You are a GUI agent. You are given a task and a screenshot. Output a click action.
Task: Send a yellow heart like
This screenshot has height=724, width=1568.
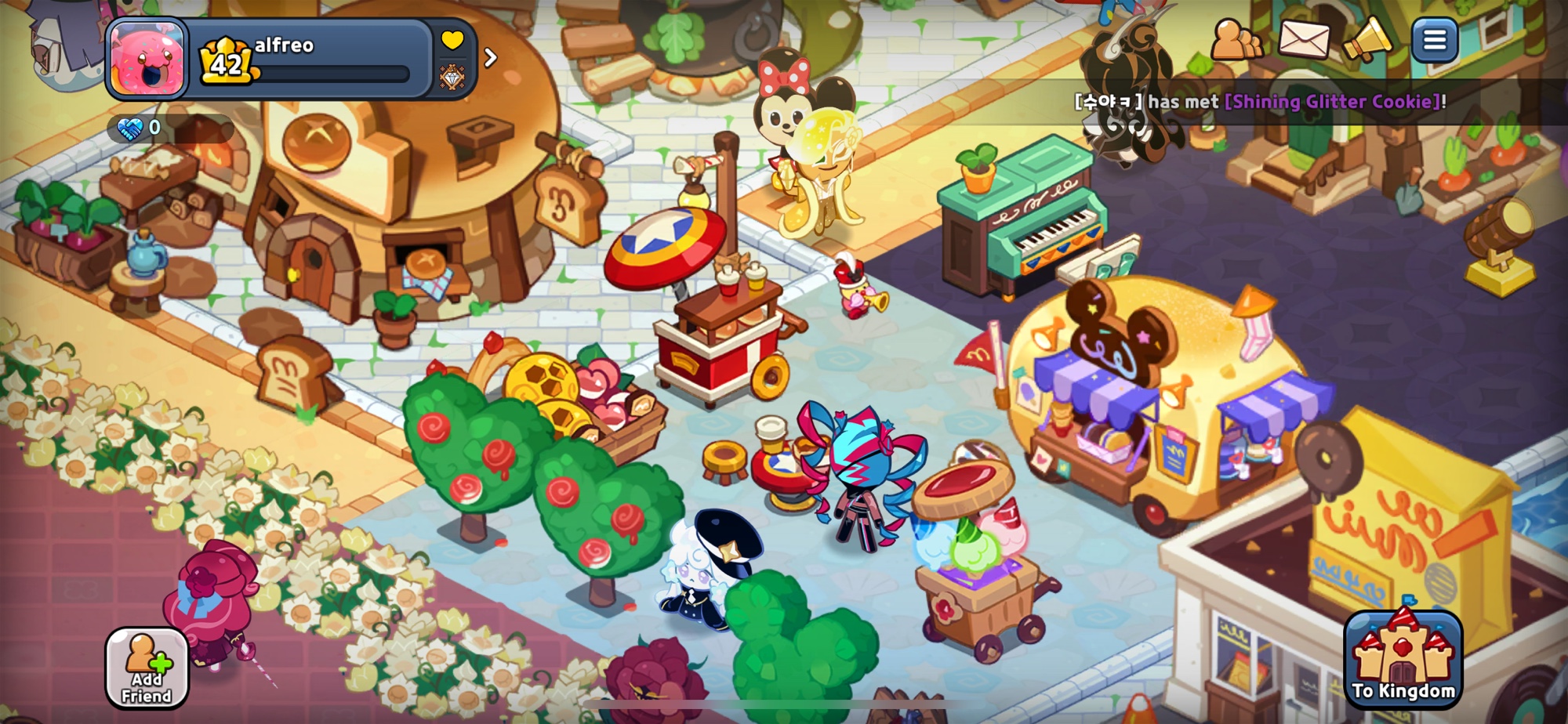point(452,40)
